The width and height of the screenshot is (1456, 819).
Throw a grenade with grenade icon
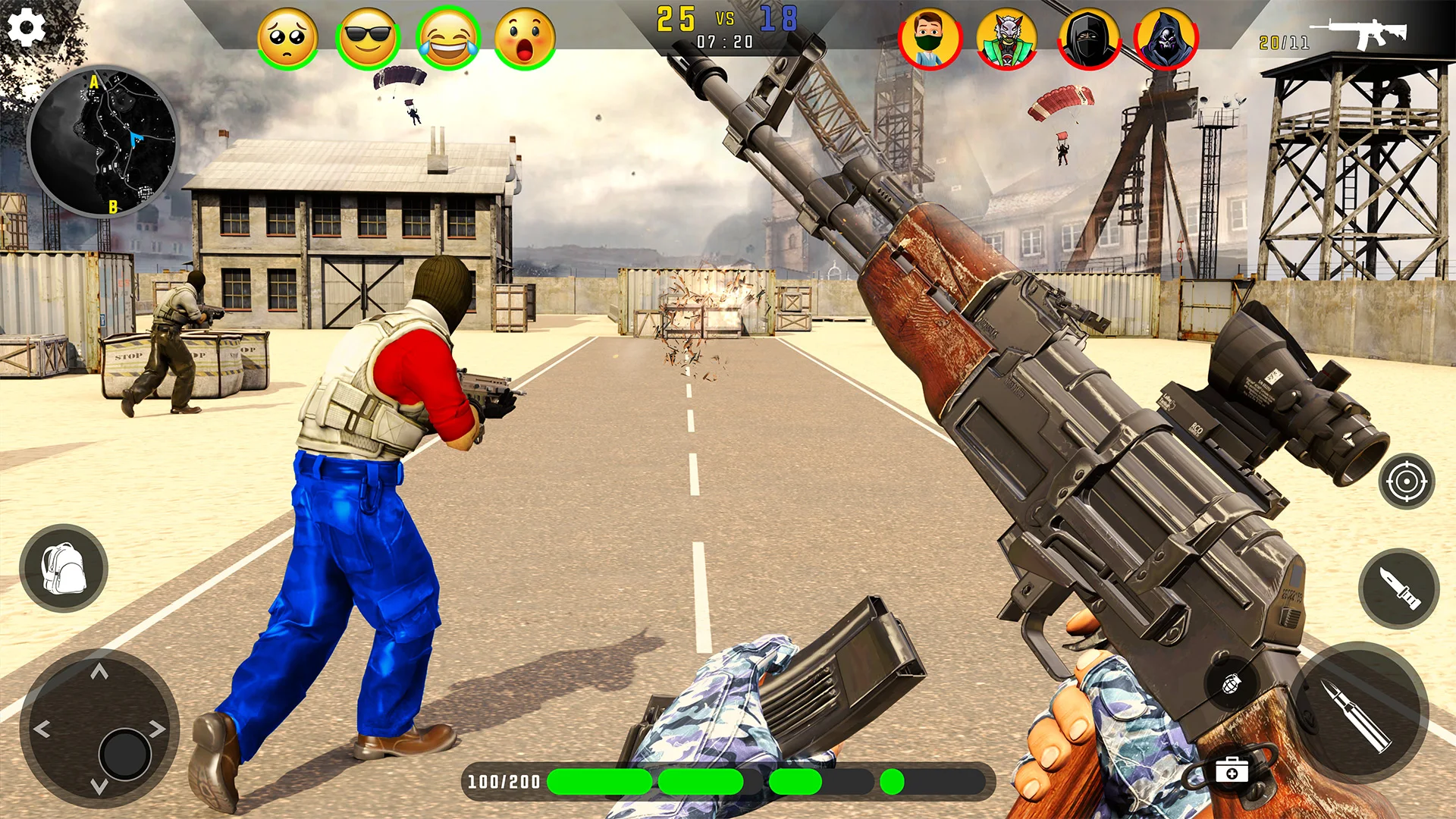[1232, 683]
